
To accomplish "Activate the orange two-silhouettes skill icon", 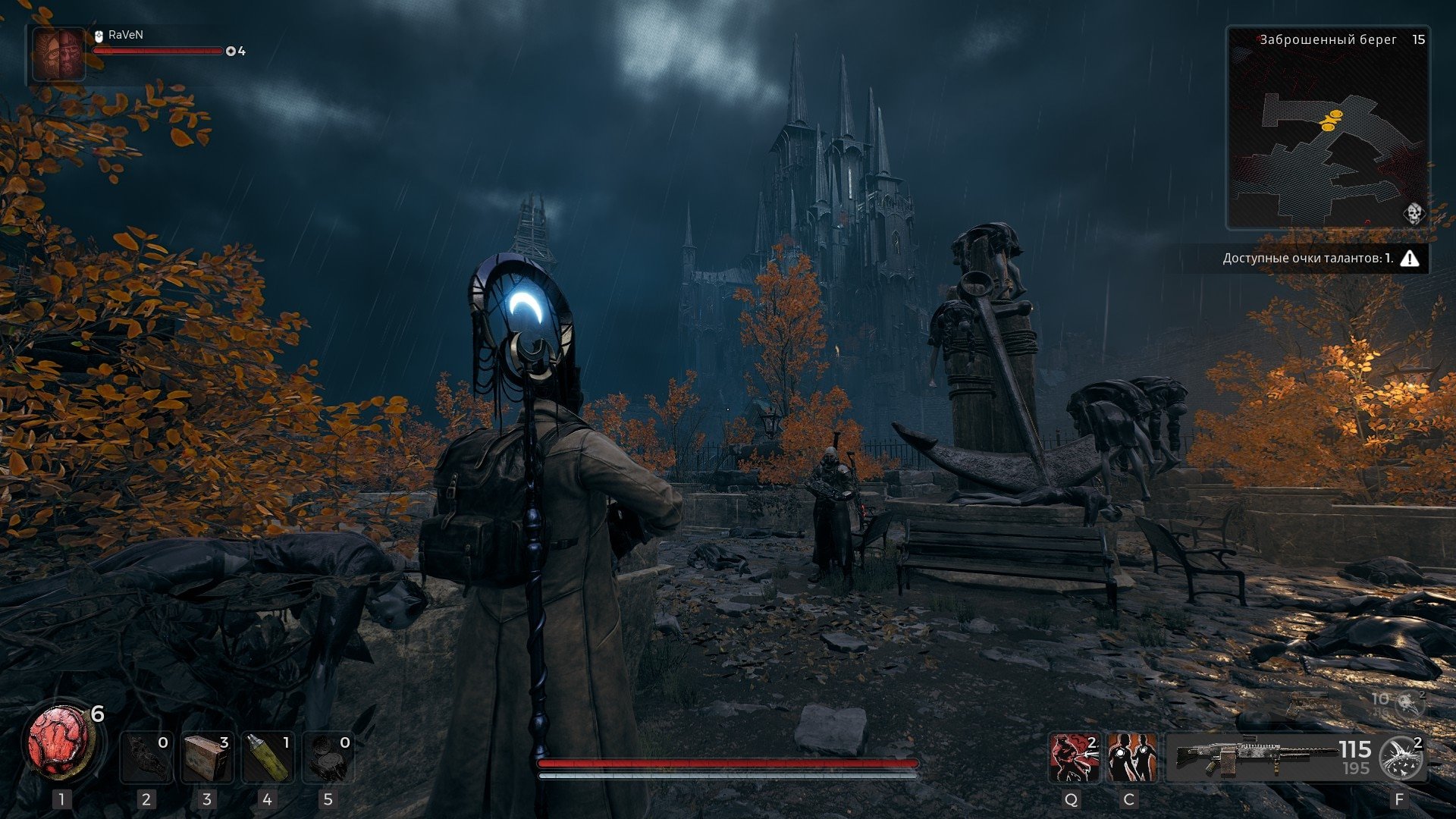I will click(x=1131, y=758).
